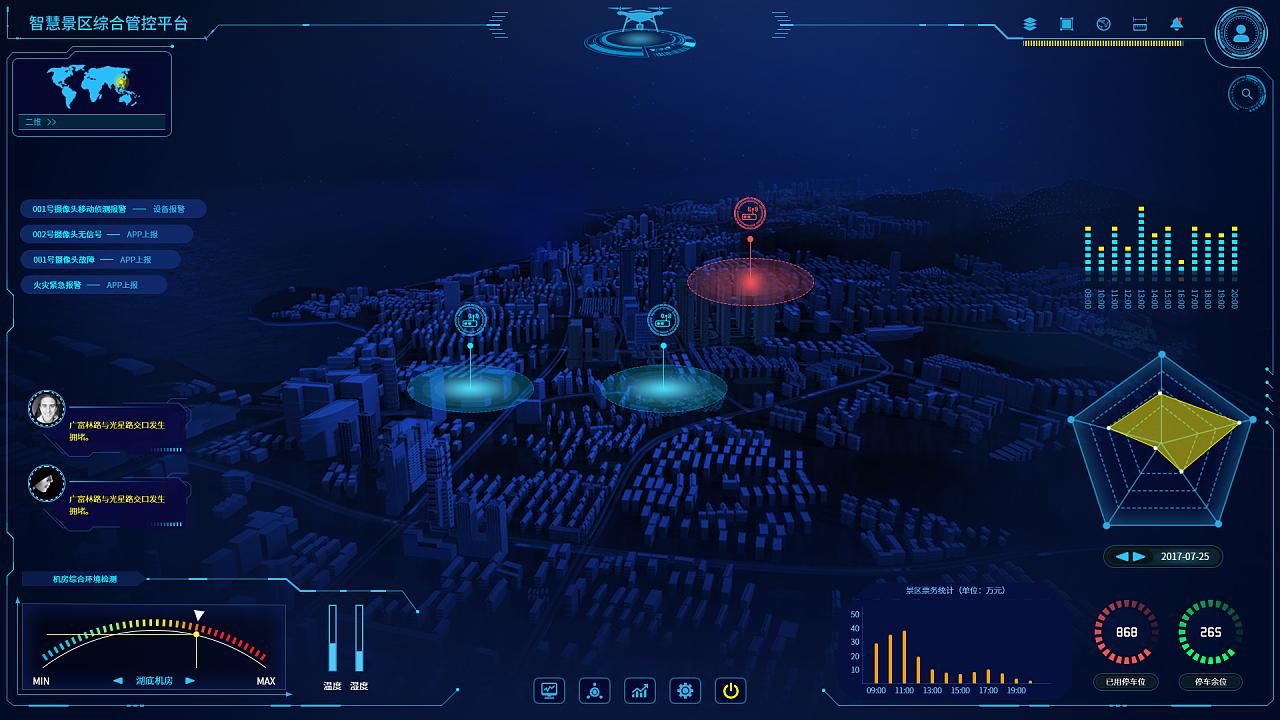Image resolution: width=1280 pixels, height=720 pixels.
Task: Click the frame selection square icon
Action: point(1066,24)
